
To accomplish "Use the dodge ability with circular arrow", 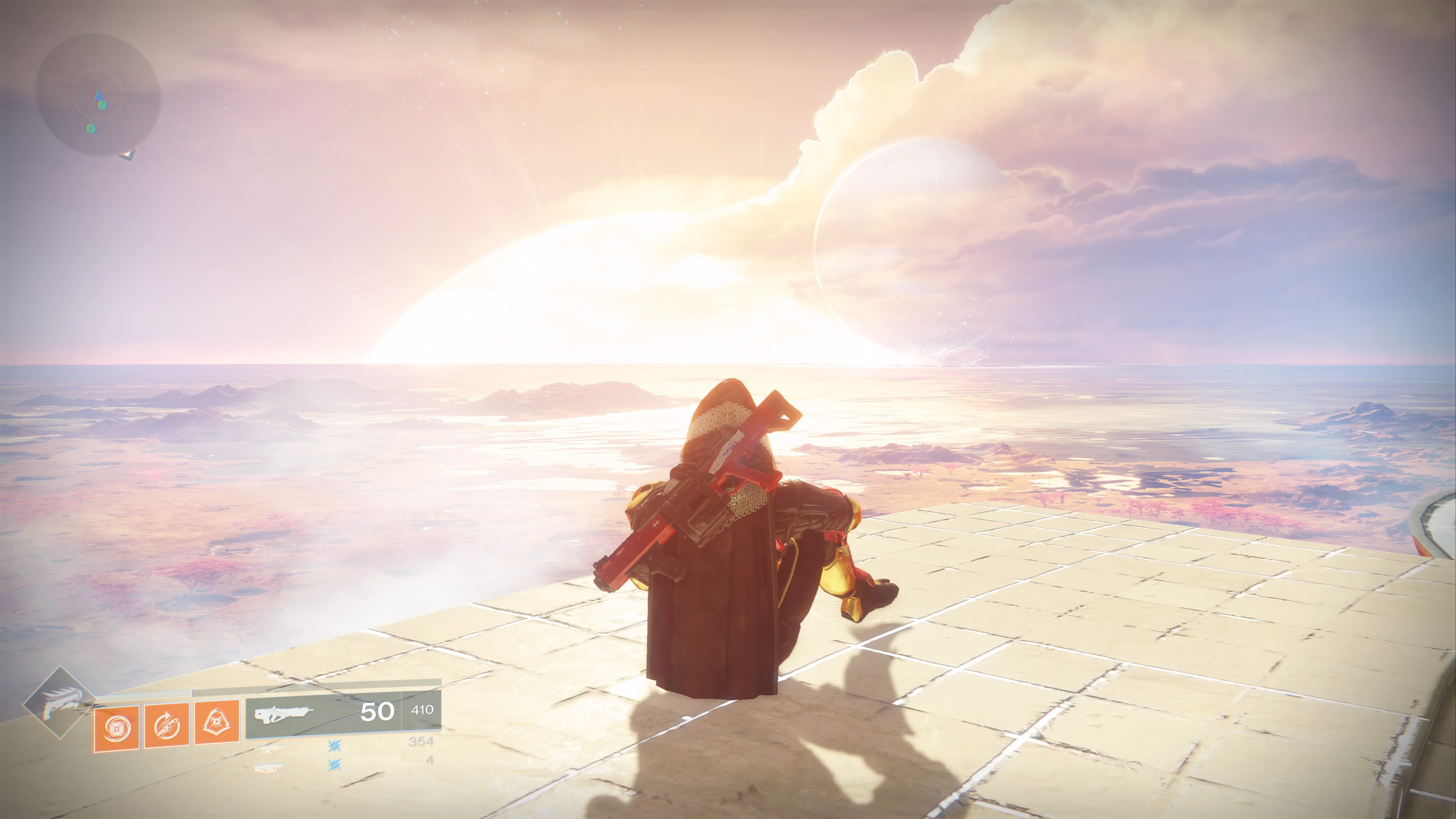I will 167,727.
